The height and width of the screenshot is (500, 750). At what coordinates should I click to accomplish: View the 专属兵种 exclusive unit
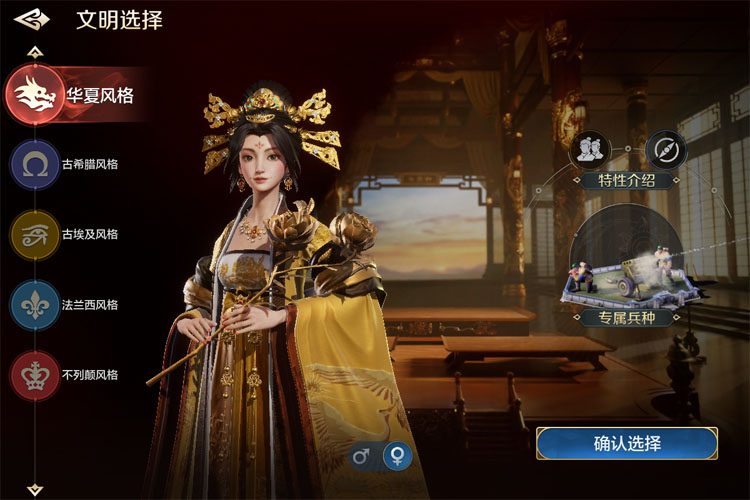(627, 319)
